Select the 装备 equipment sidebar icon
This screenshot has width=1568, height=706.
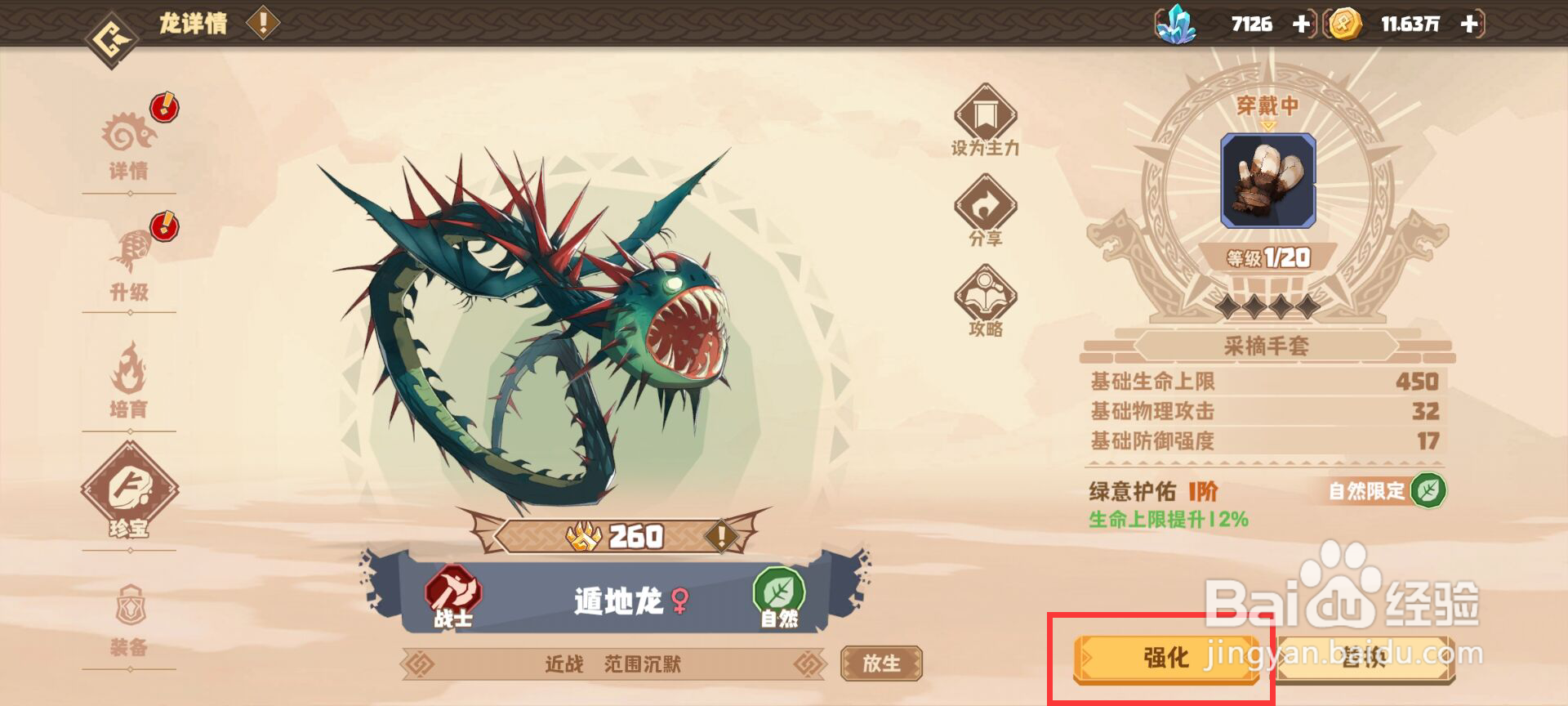pyautogui.click(x=131, y=617)
